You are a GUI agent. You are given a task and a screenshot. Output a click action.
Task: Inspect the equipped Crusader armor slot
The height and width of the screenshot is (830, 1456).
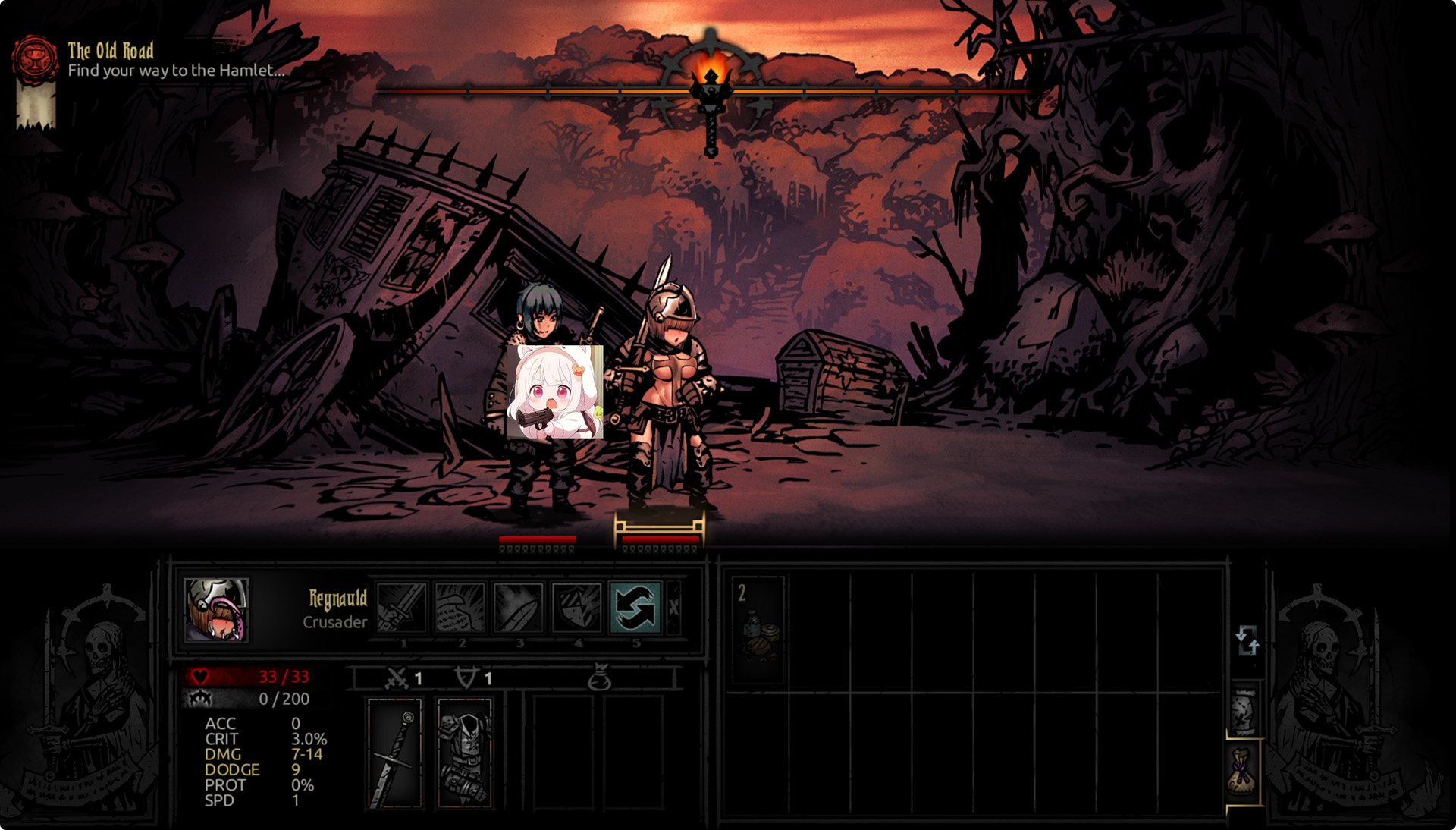[465, 753]
